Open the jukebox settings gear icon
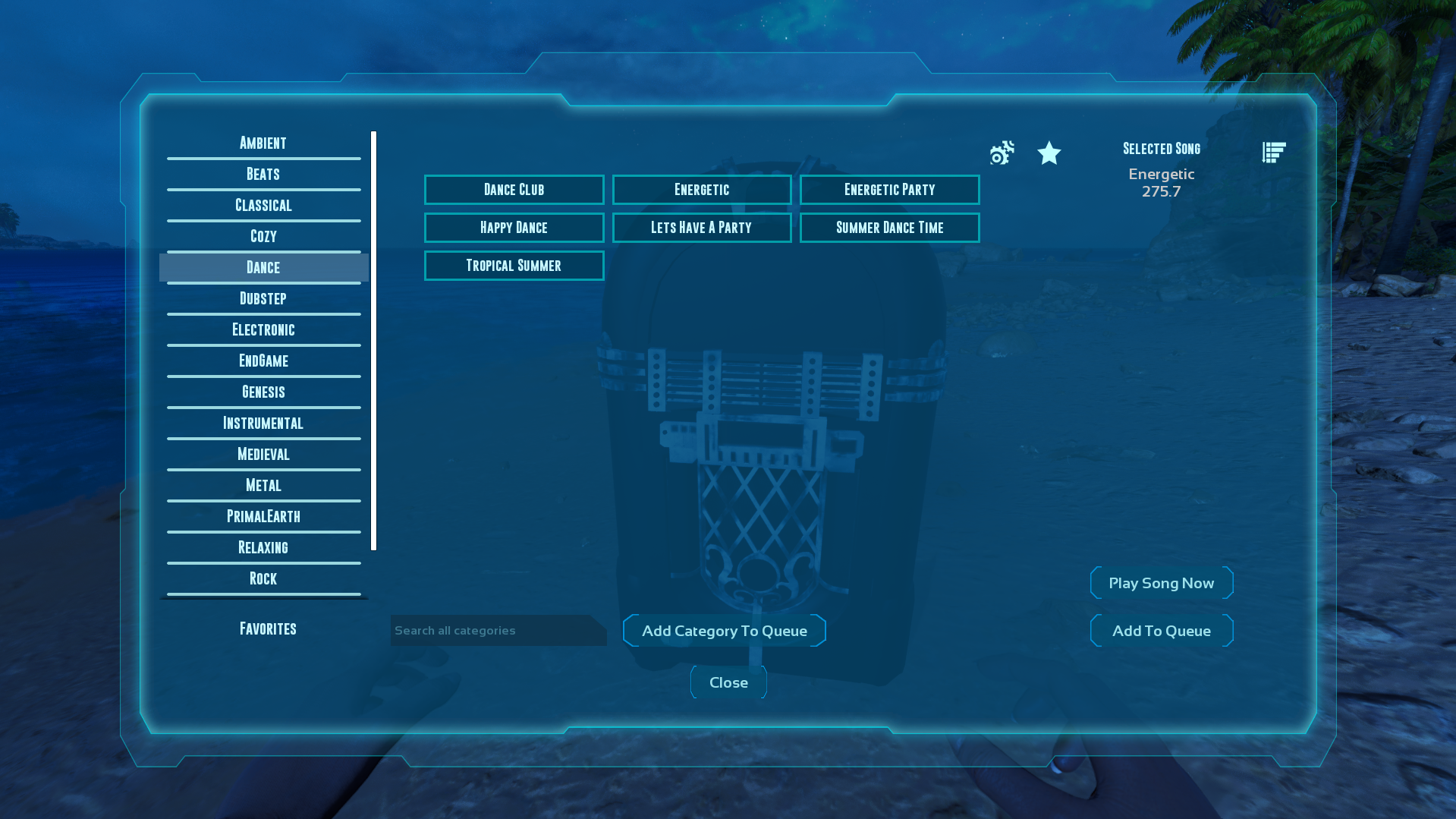This screenshot has width=1456, height=819. pyautogui.click(x=1001, y=153)
